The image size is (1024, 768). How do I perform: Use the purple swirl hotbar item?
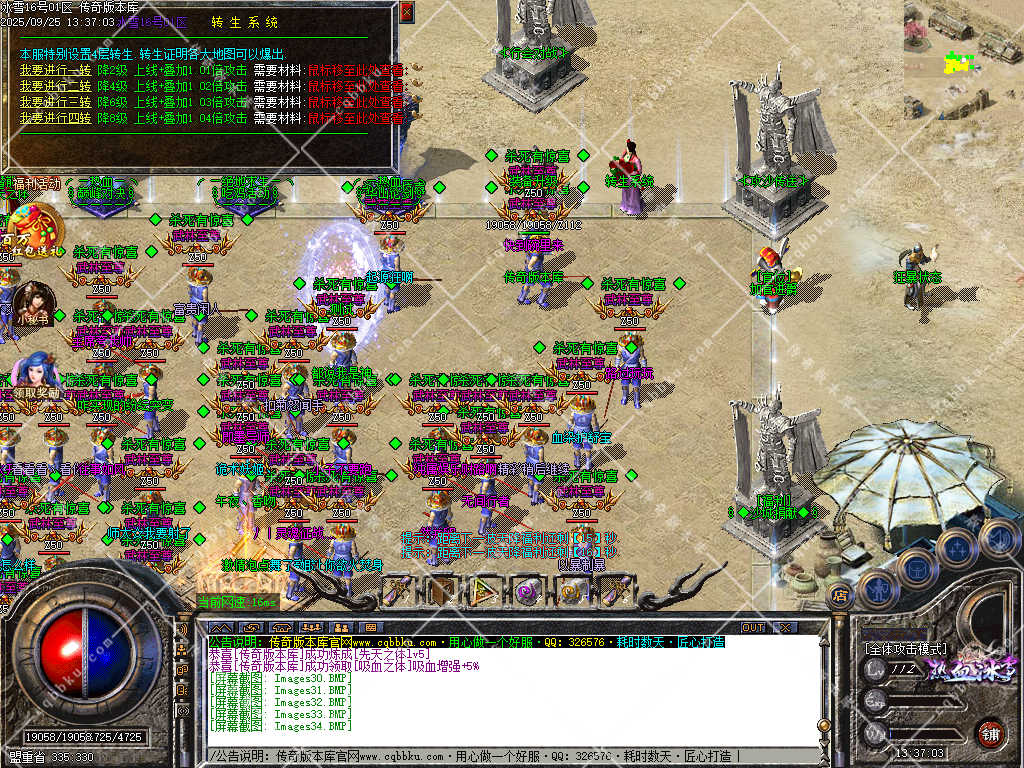[527, 592]
